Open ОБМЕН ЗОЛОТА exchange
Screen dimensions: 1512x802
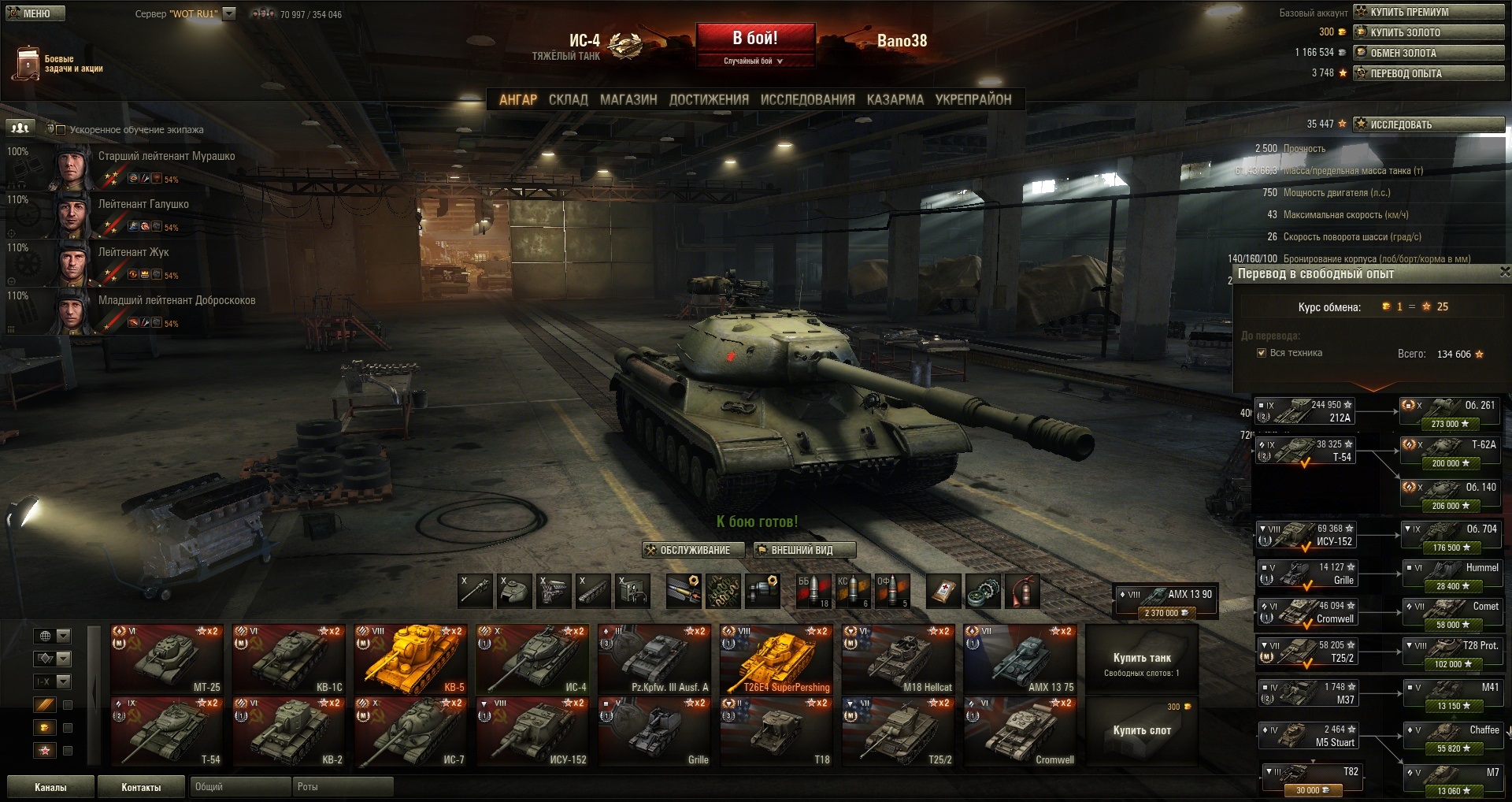pos(1428,53)
